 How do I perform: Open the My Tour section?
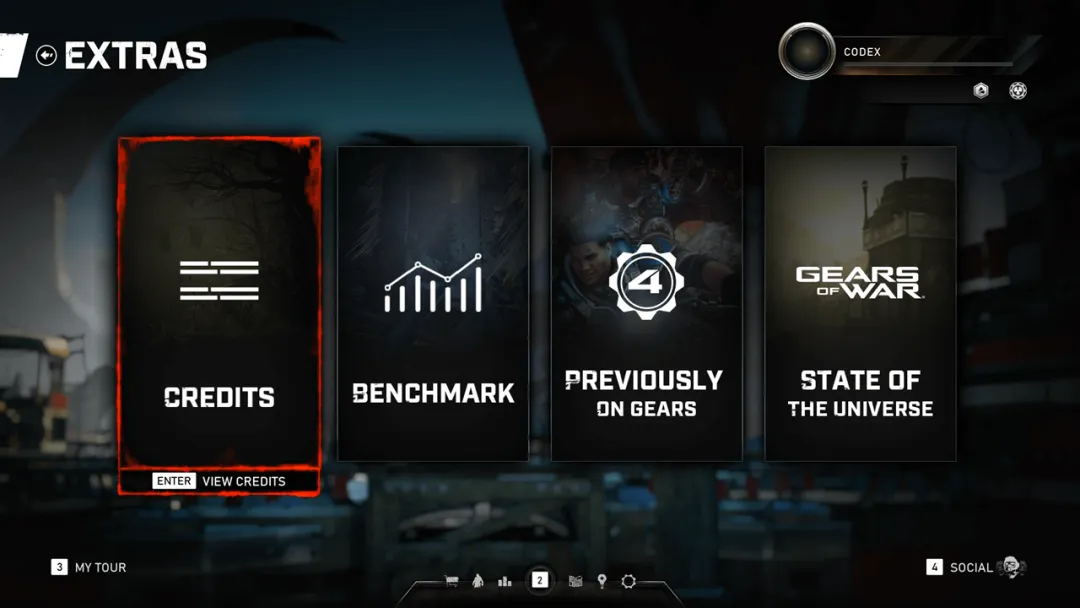[89, 567]
